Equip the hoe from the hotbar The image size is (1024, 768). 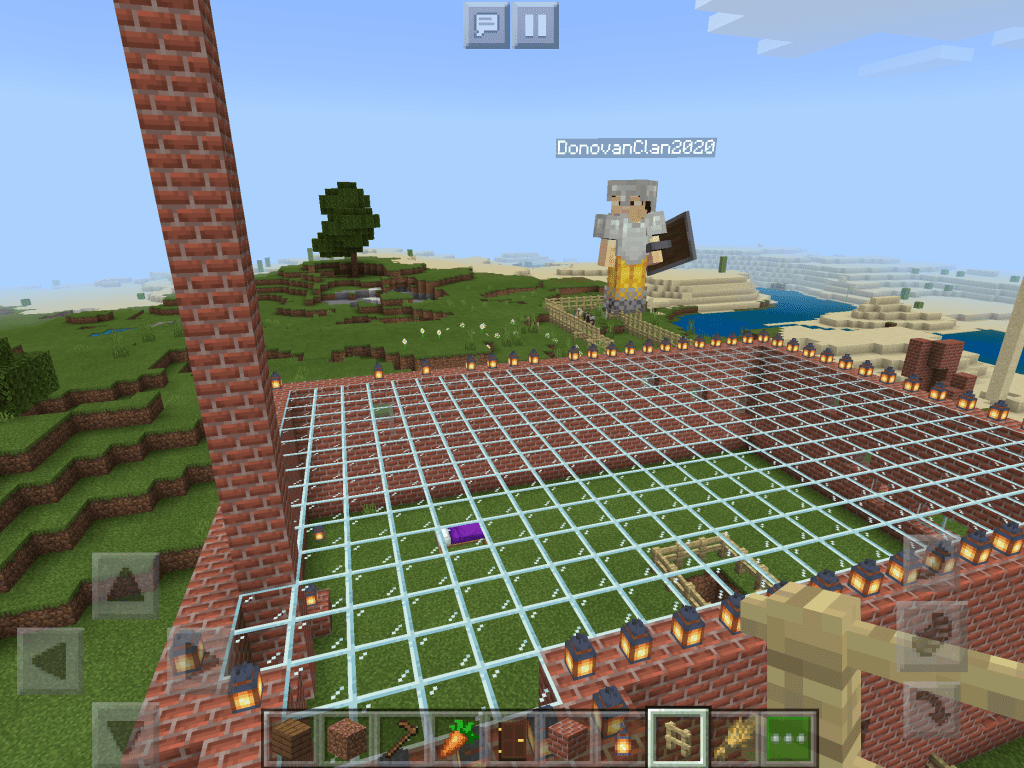pyautogui.click(x=400, y=738)
